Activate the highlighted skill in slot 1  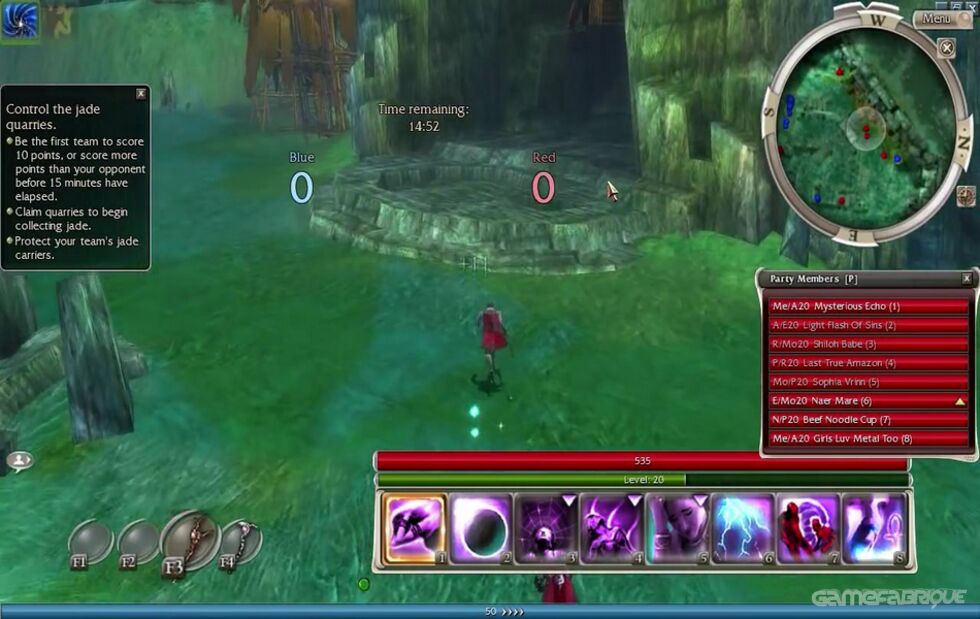(414, 528)
